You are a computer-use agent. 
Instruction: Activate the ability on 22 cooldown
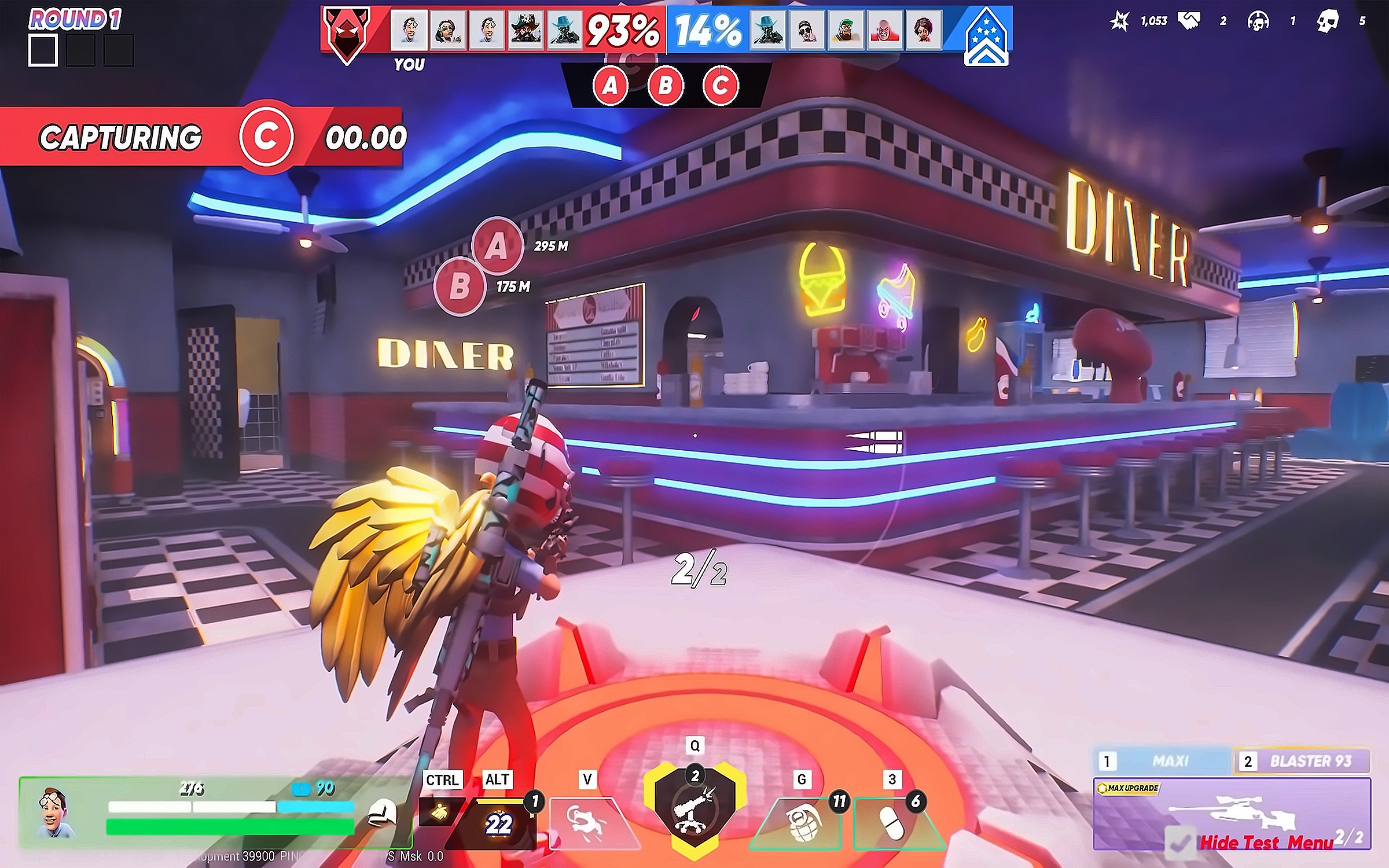tap(499, 823)
